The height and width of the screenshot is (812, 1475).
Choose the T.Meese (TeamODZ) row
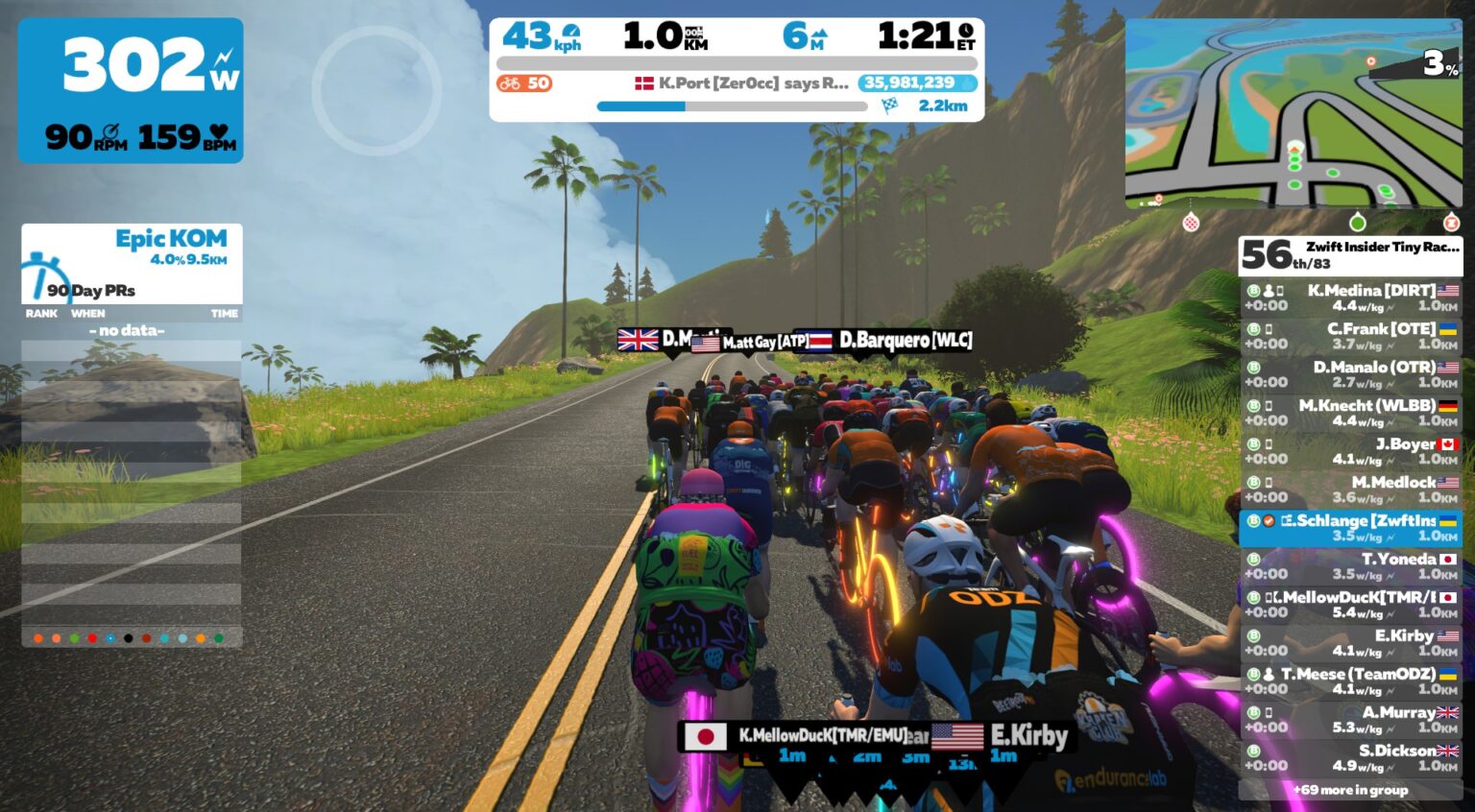(1351, 681)
